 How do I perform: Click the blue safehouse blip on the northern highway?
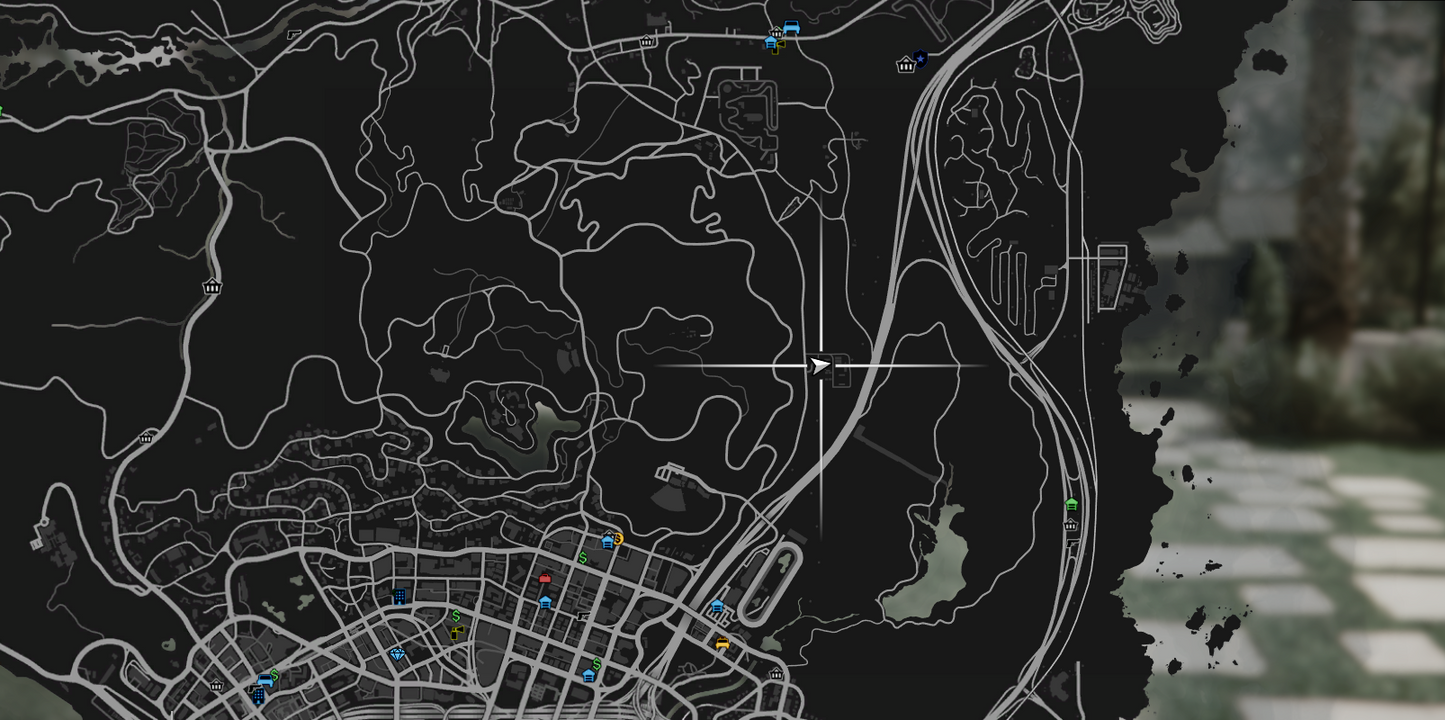(771, 42)
